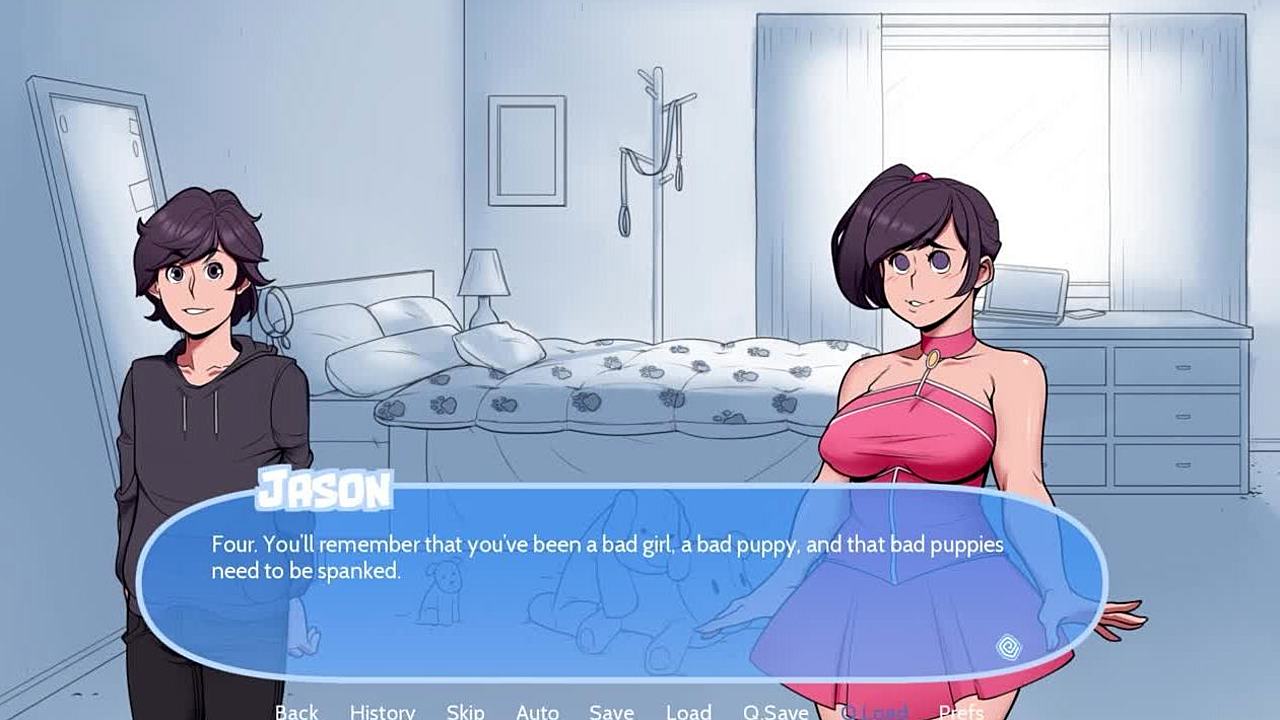Open Prefs settings menu
This screenshot has height=720, width=1280.
tap(961, 711)
